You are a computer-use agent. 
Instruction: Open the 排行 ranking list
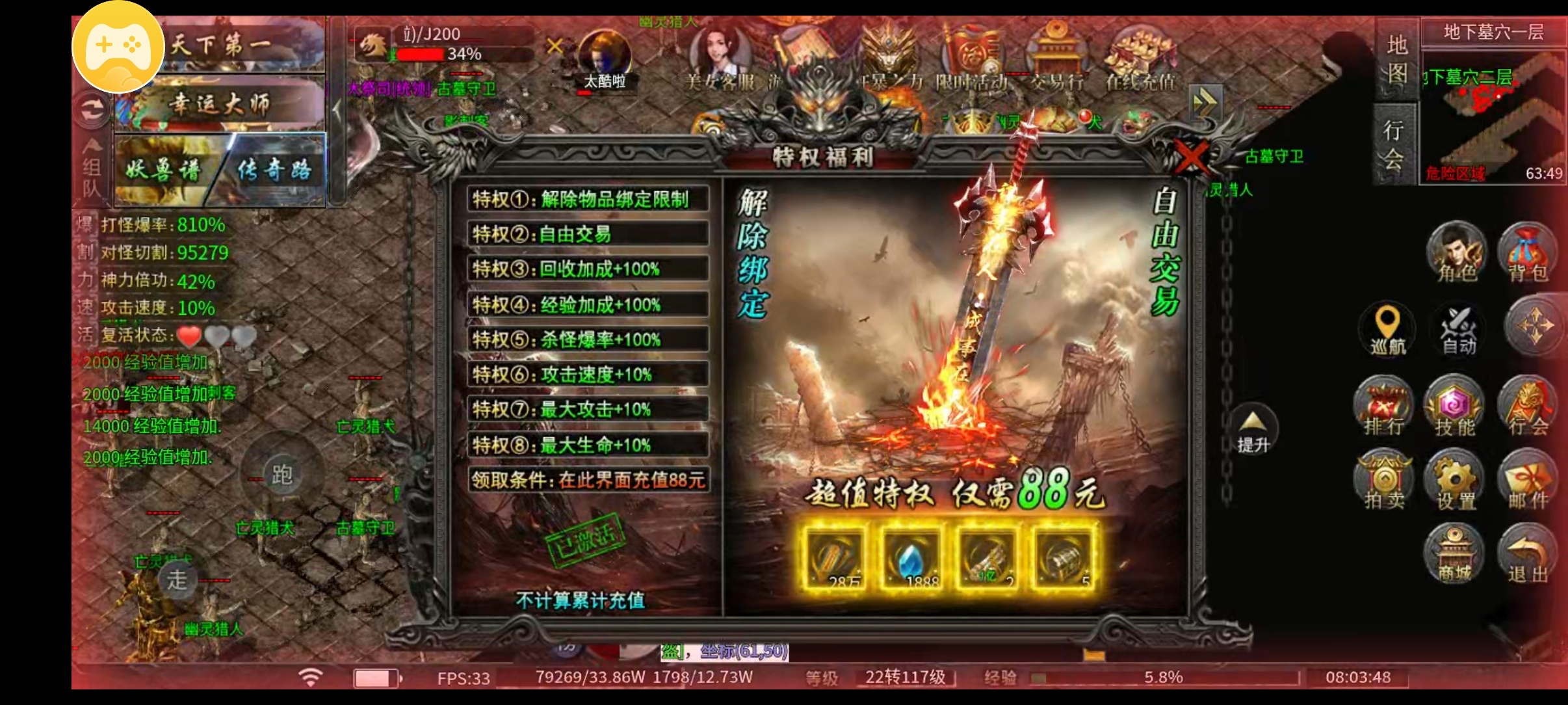(1383, 406)
